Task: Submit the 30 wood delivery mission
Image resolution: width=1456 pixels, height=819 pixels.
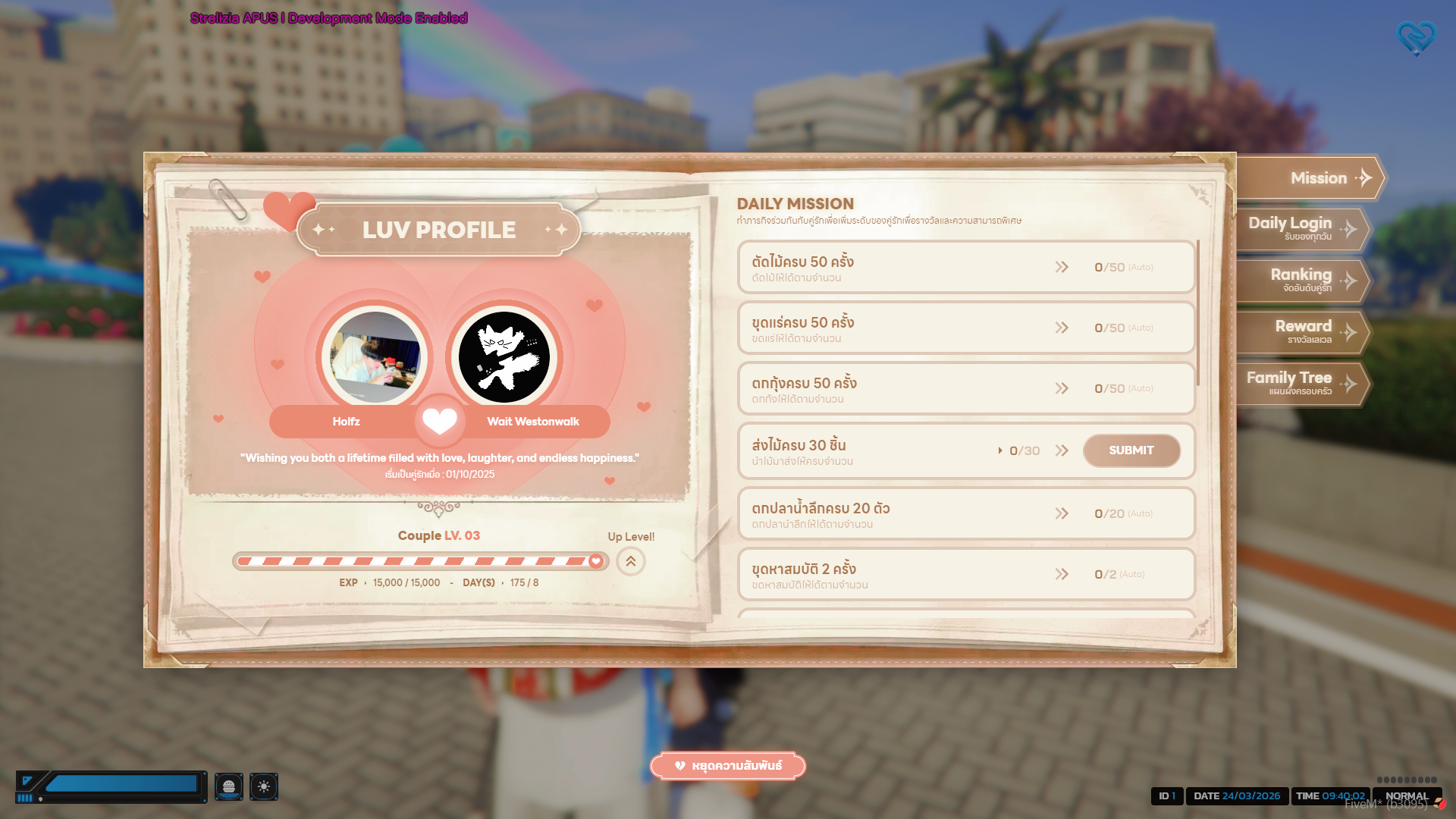Action: point(1131,450)
